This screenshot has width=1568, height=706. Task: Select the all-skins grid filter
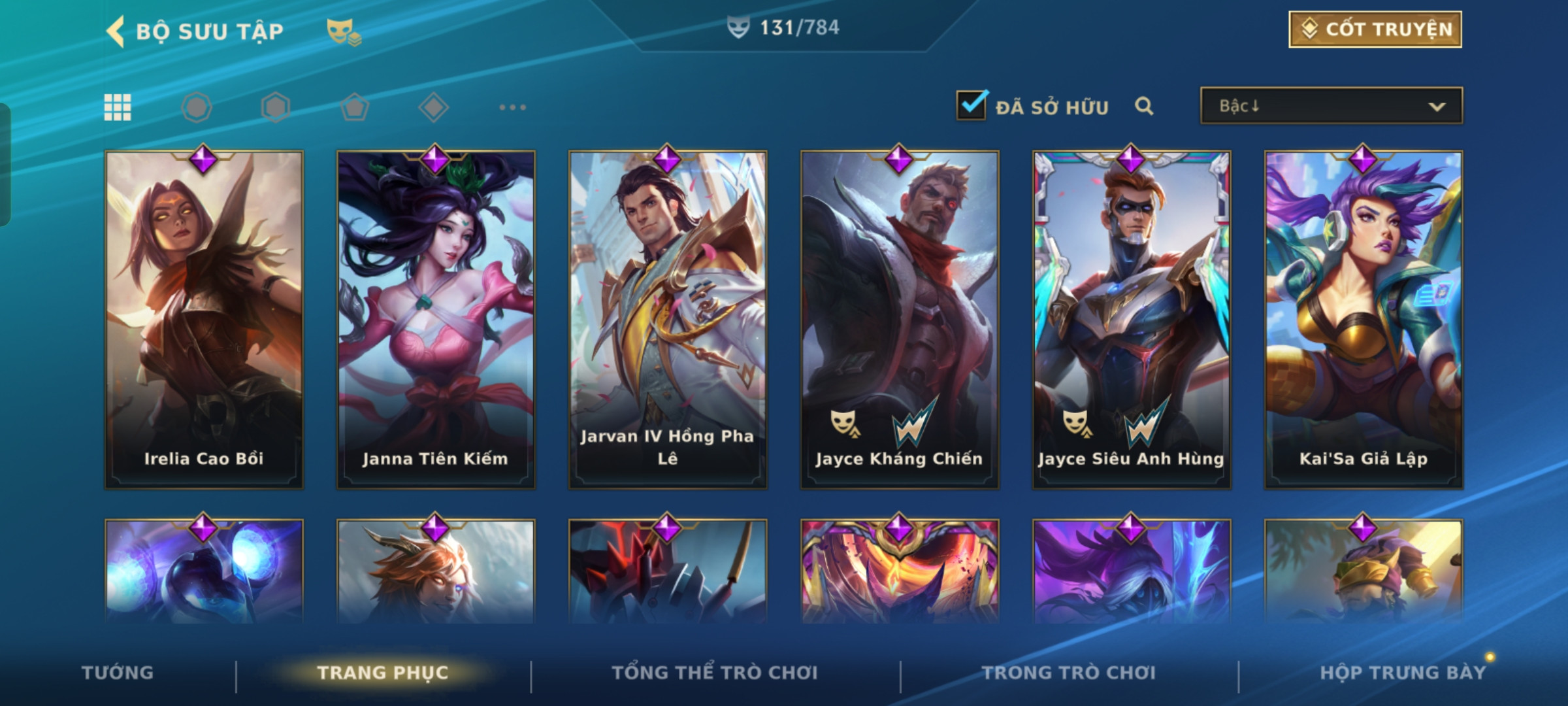[x=118, y=107]
